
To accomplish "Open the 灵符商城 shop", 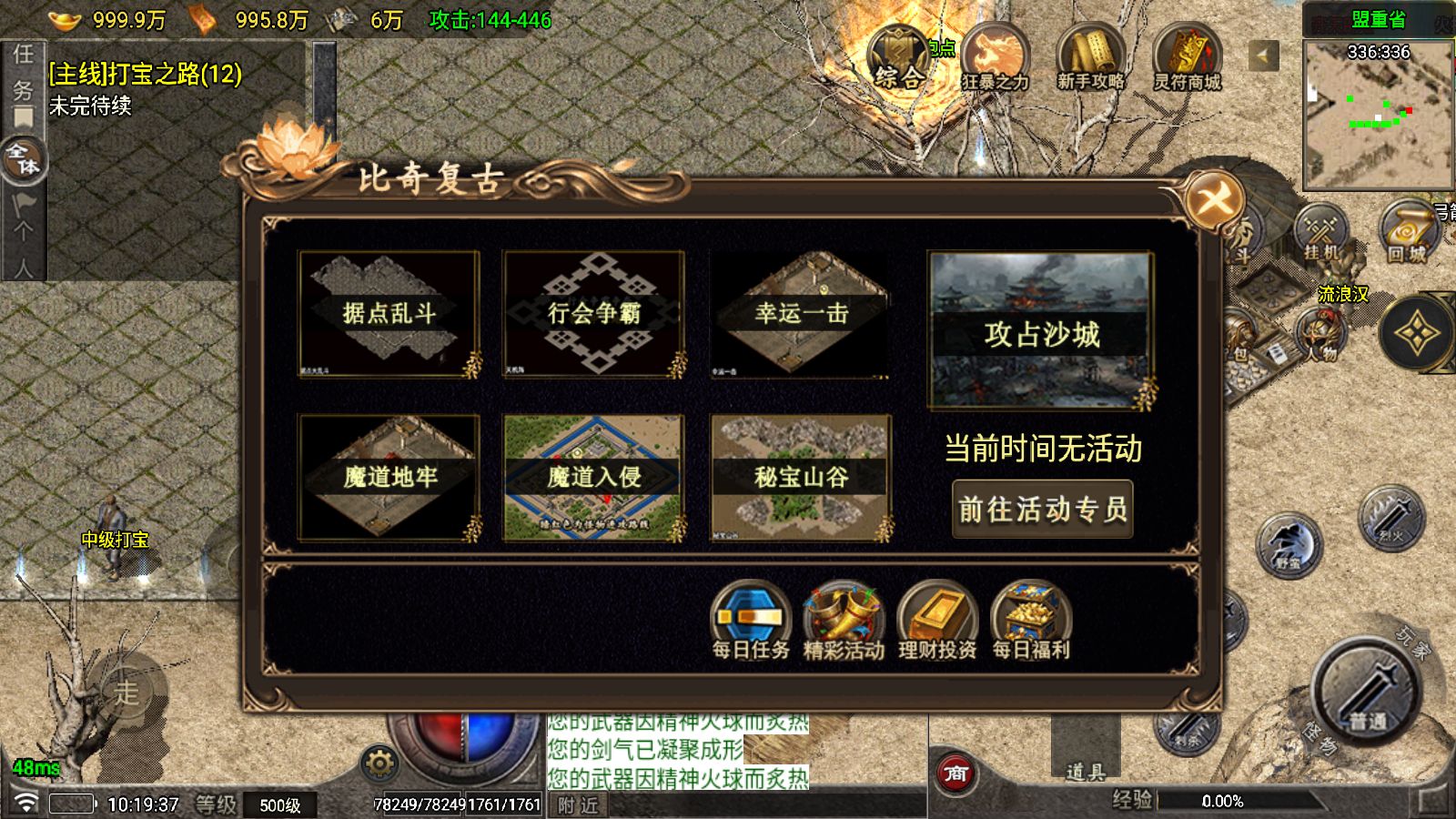I will (1187, 59).
